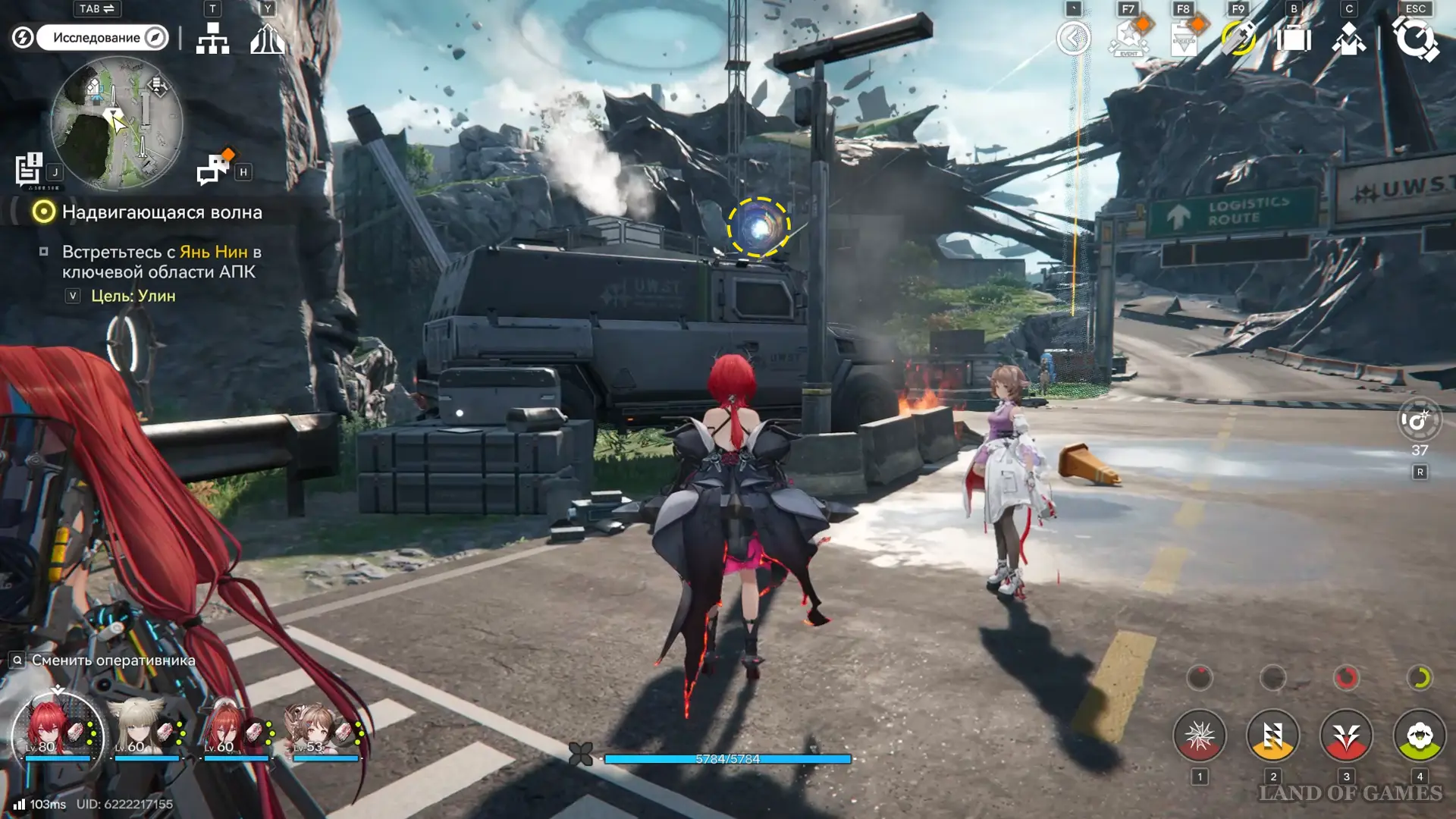Open the operator diamond-figure icon
Viewport: 1456px width, 819px height.
click(x=1348, y=38)
